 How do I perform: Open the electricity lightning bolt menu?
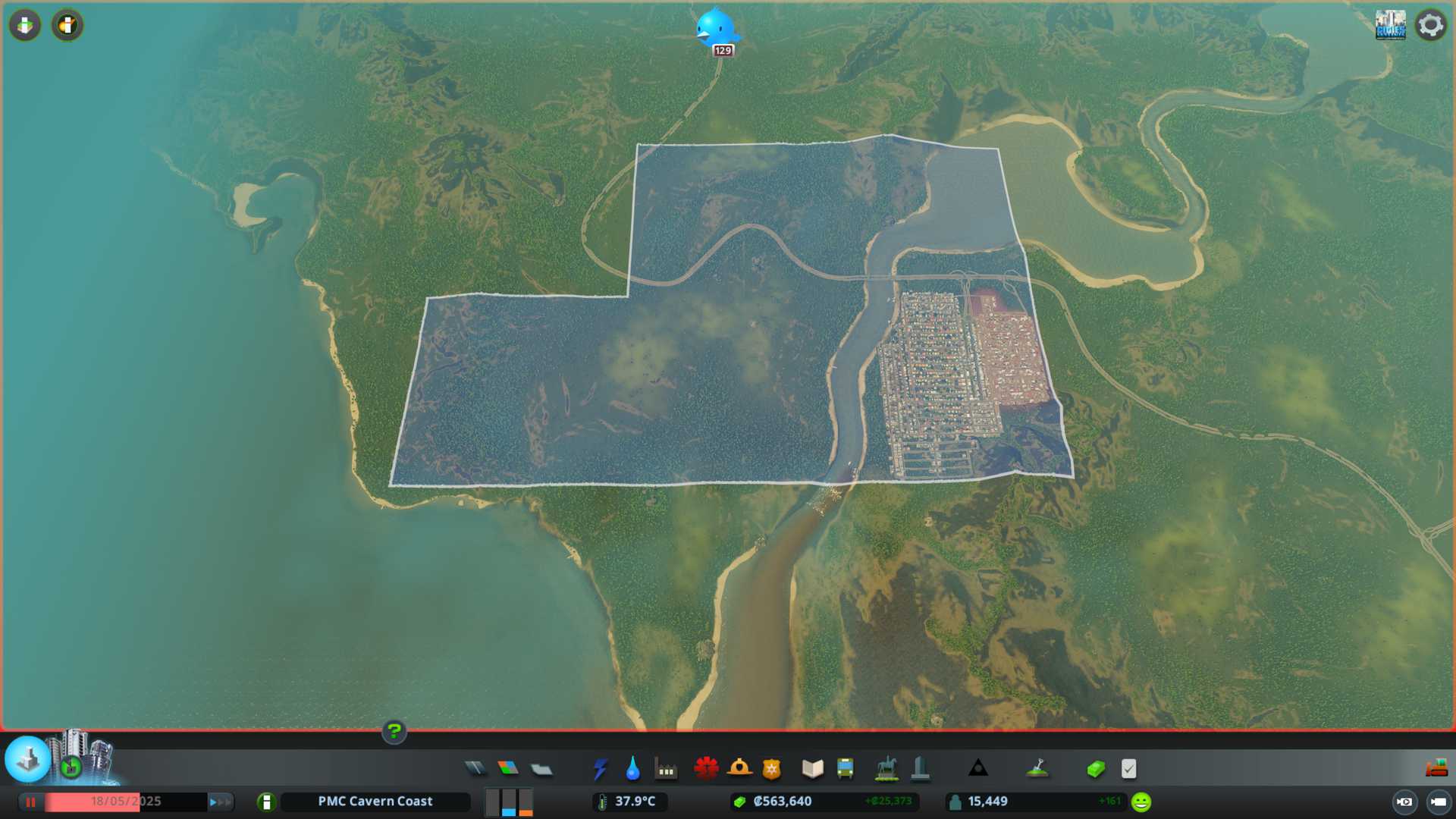pos(600,769)
